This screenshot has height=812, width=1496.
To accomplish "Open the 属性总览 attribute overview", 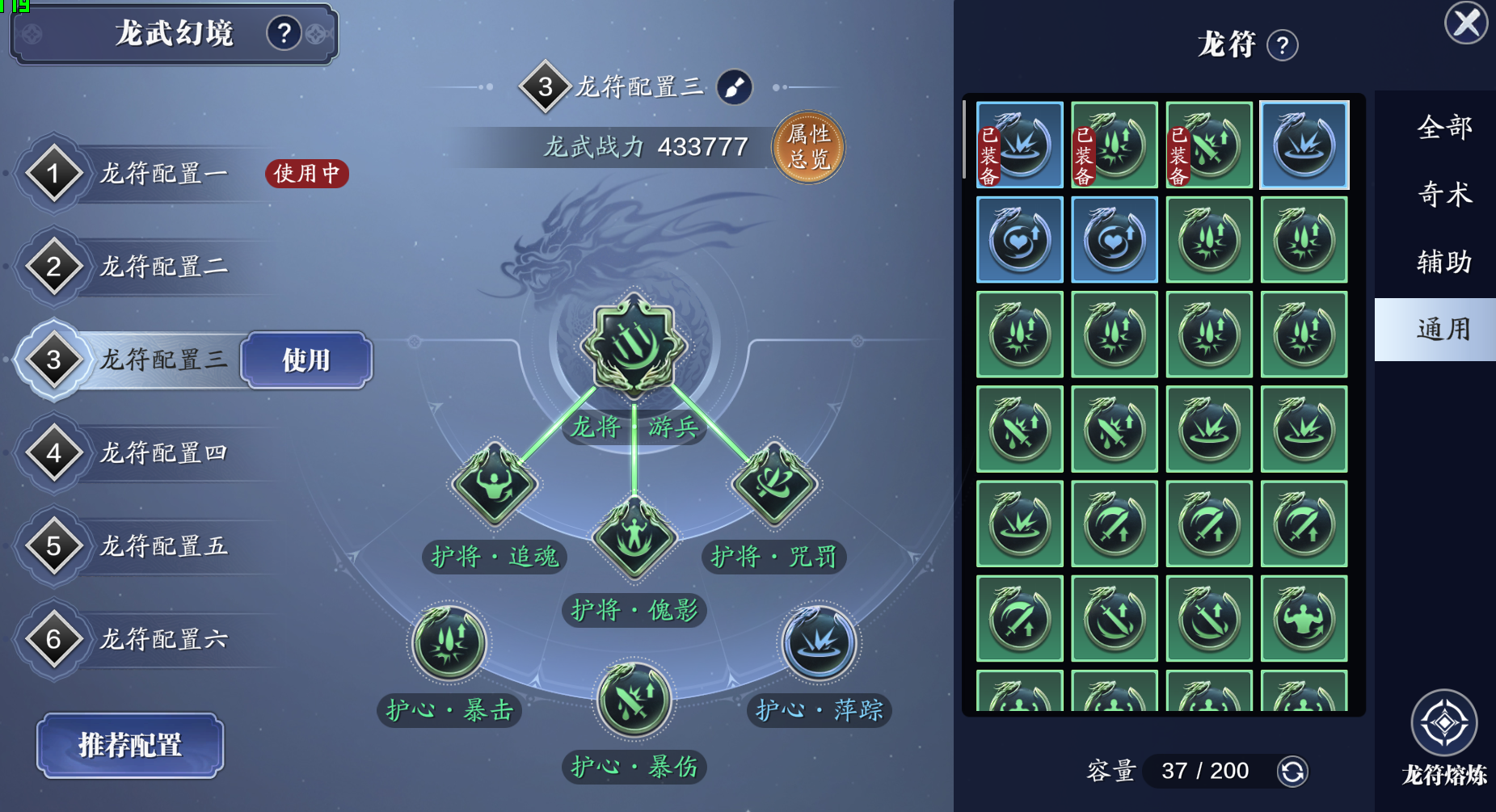I will click(x=808, y=146).
